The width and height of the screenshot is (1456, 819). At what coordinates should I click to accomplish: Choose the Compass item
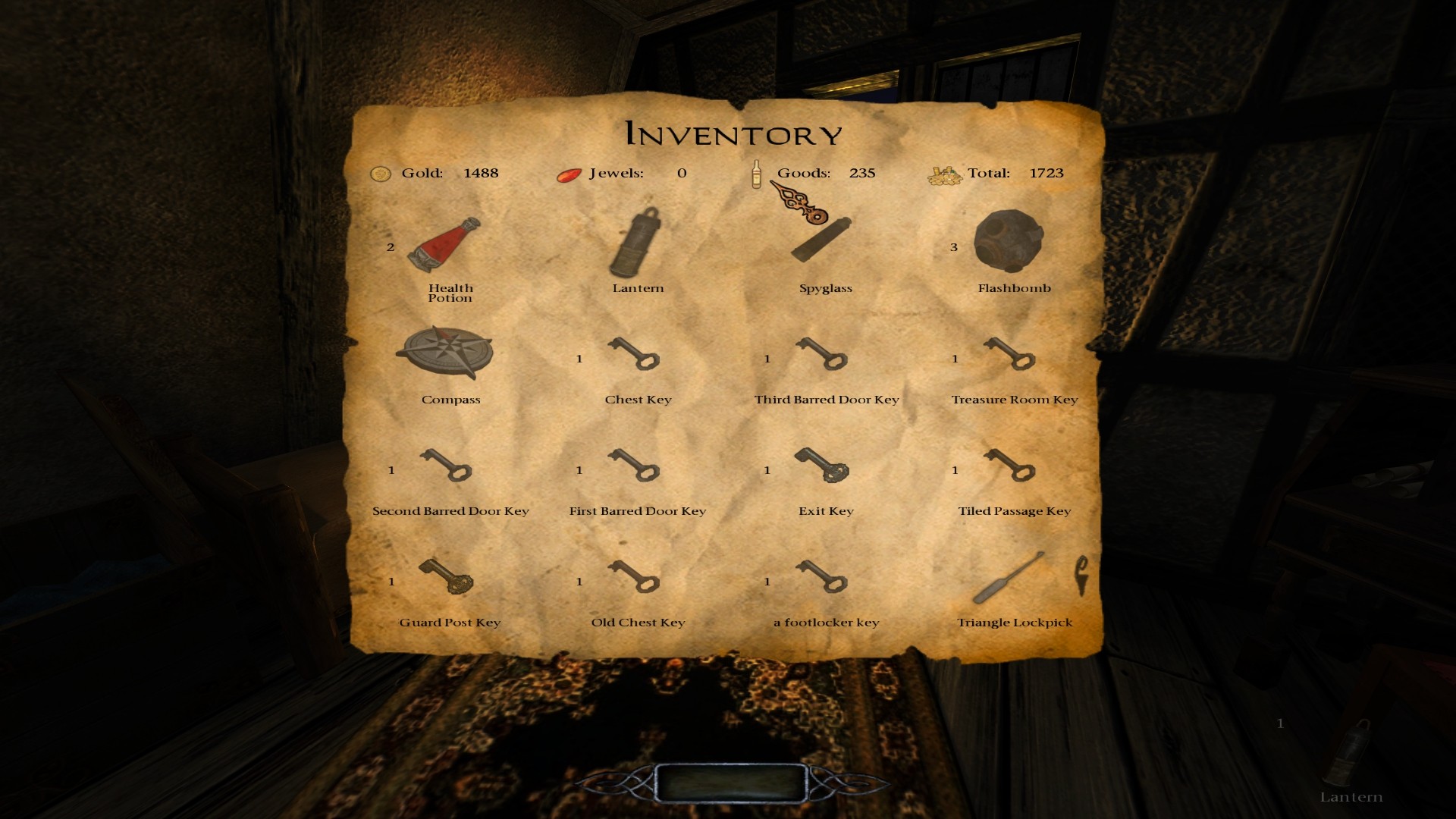pos(445,353)
